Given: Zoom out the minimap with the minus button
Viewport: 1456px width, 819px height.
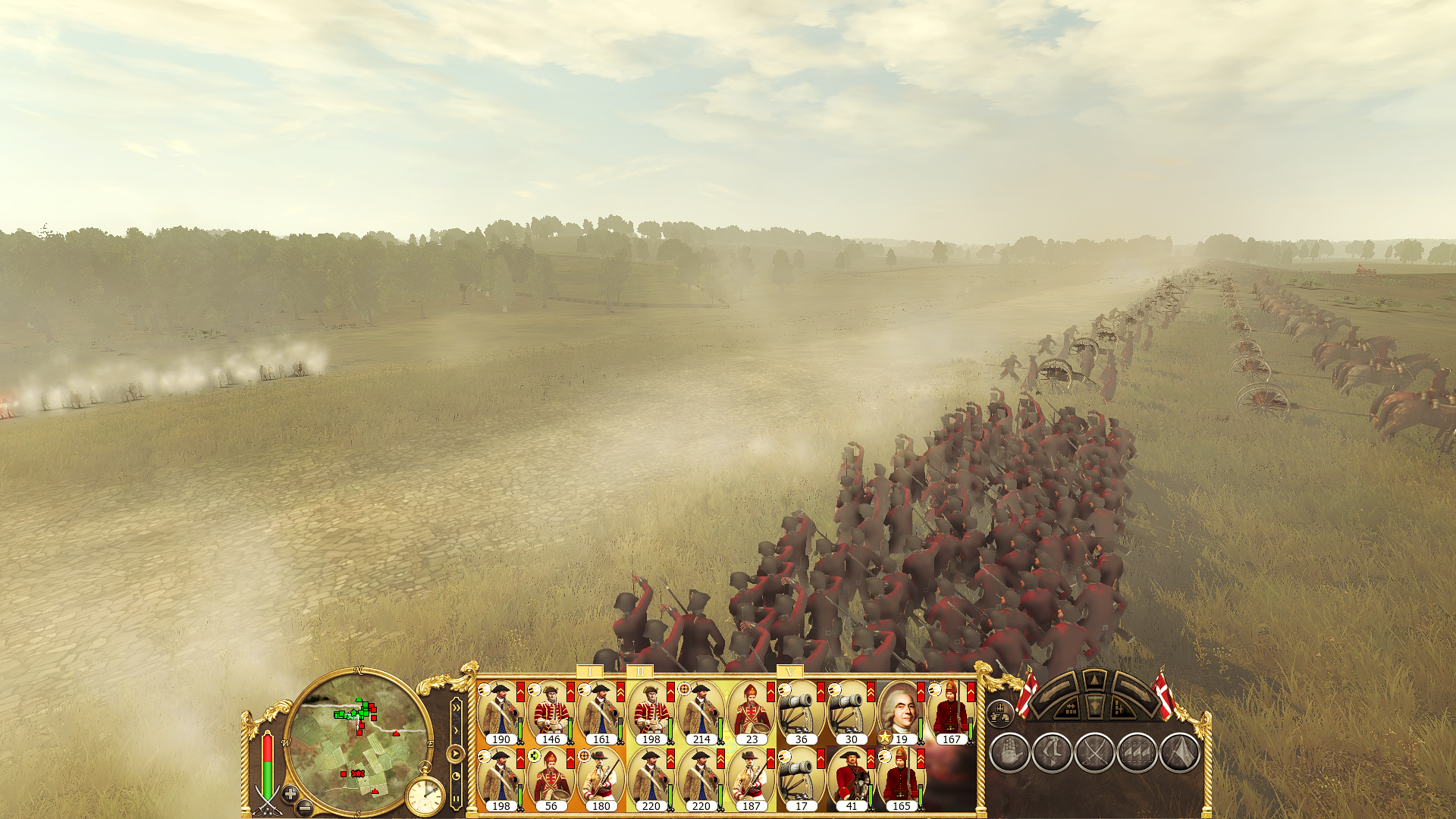Looking at the screenshot, I should point(305,807).
